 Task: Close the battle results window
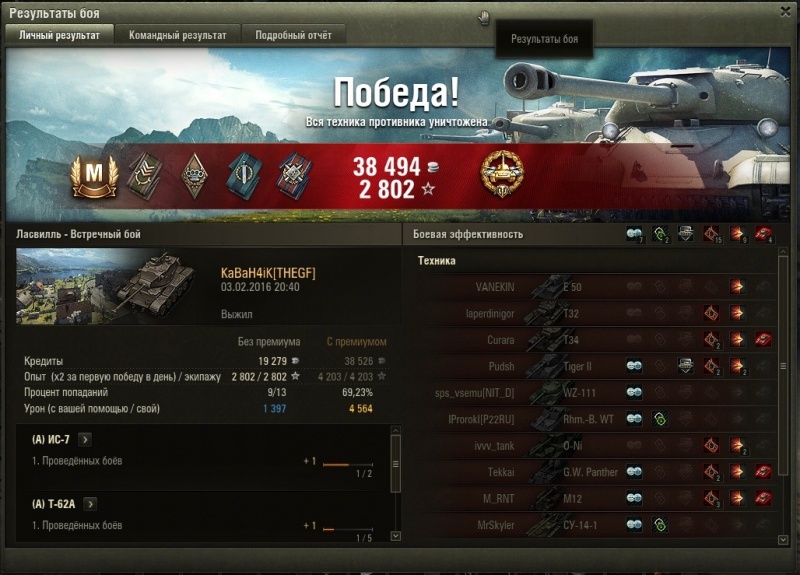click(785, 10)
